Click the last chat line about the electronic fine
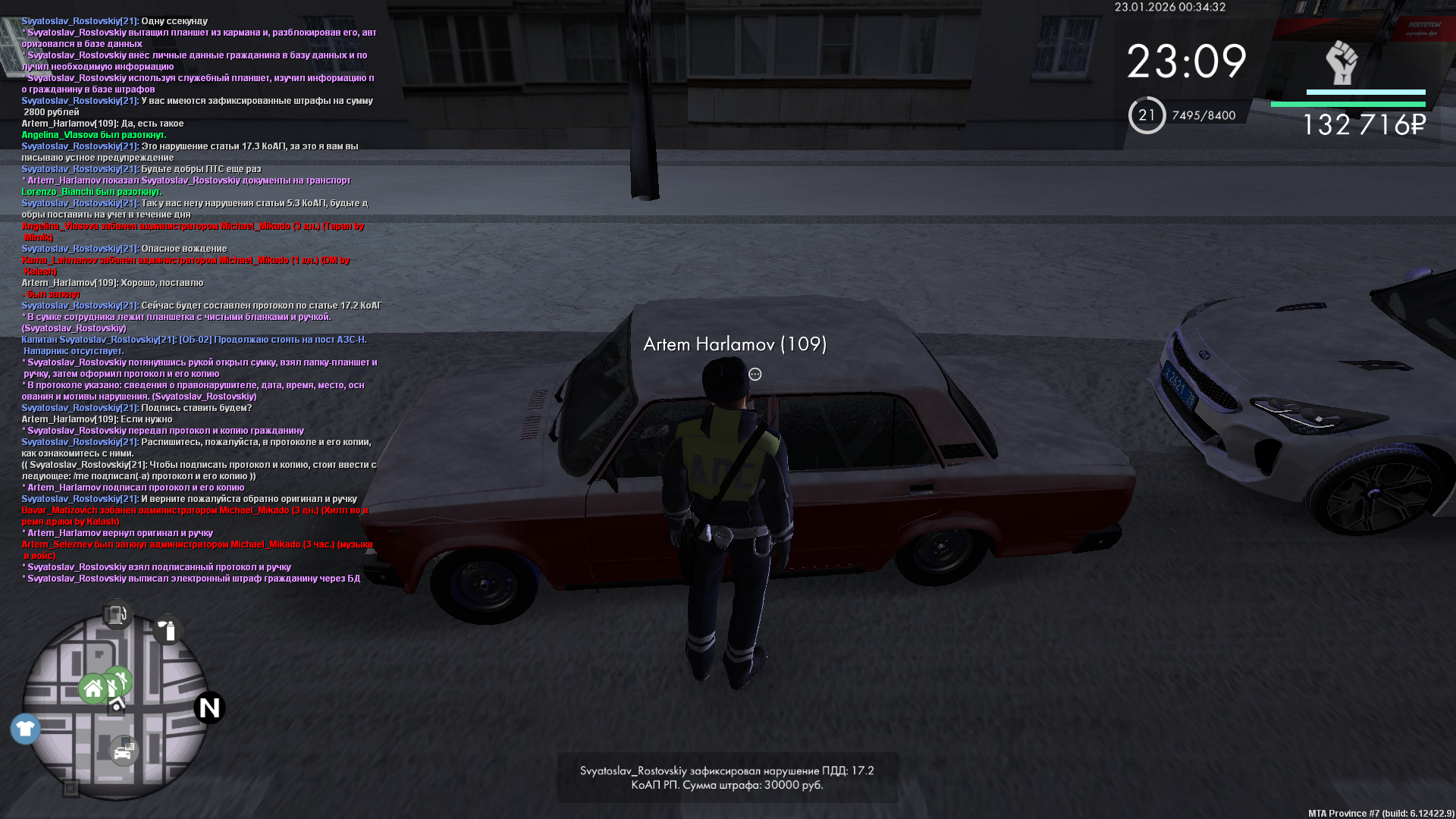 point(193,579)
